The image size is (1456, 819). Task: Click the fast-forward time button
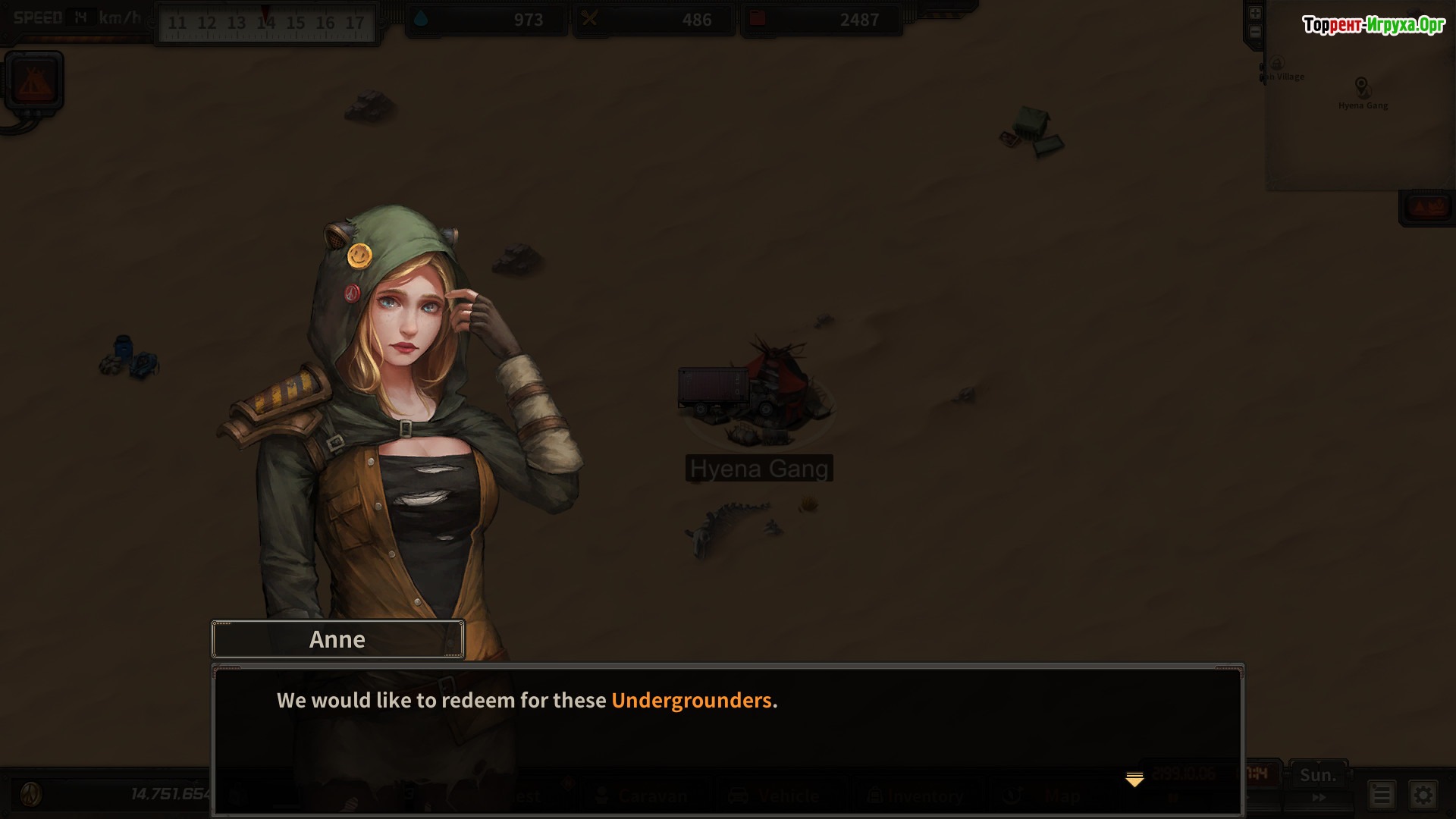[1319, 798]
